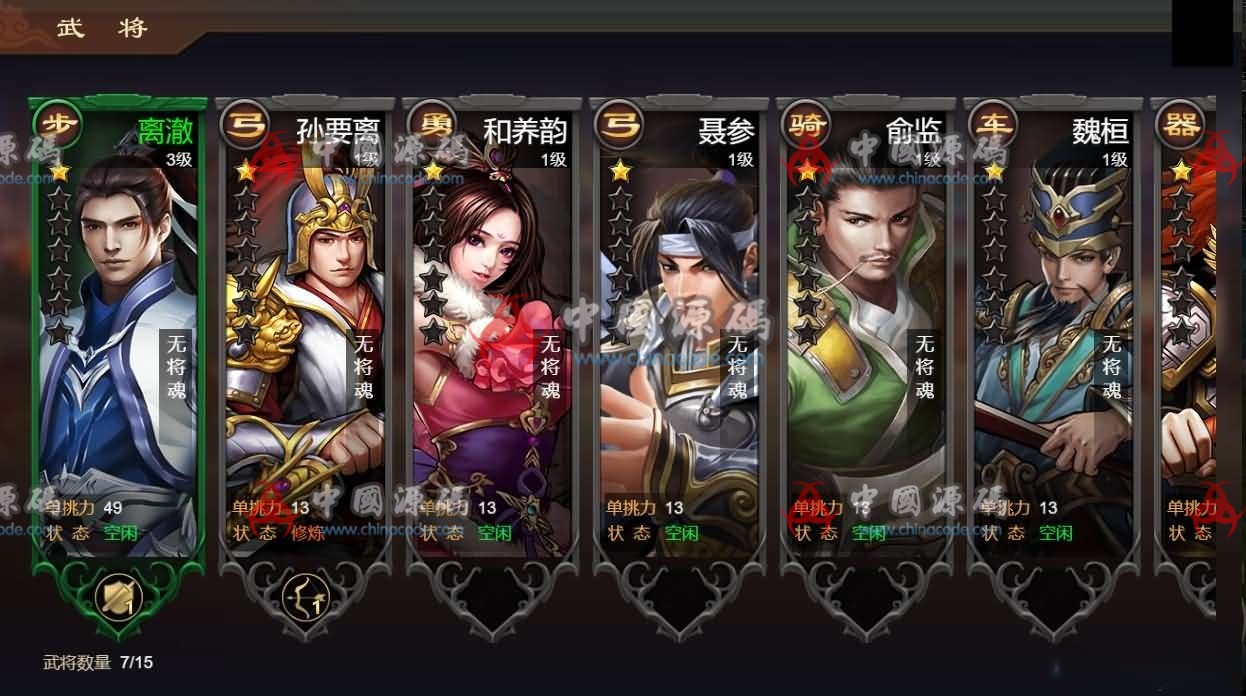This screenshot has width=1246, height=696.
Task: Click the shield skill icon under 离澈
Action: [118, 597]
